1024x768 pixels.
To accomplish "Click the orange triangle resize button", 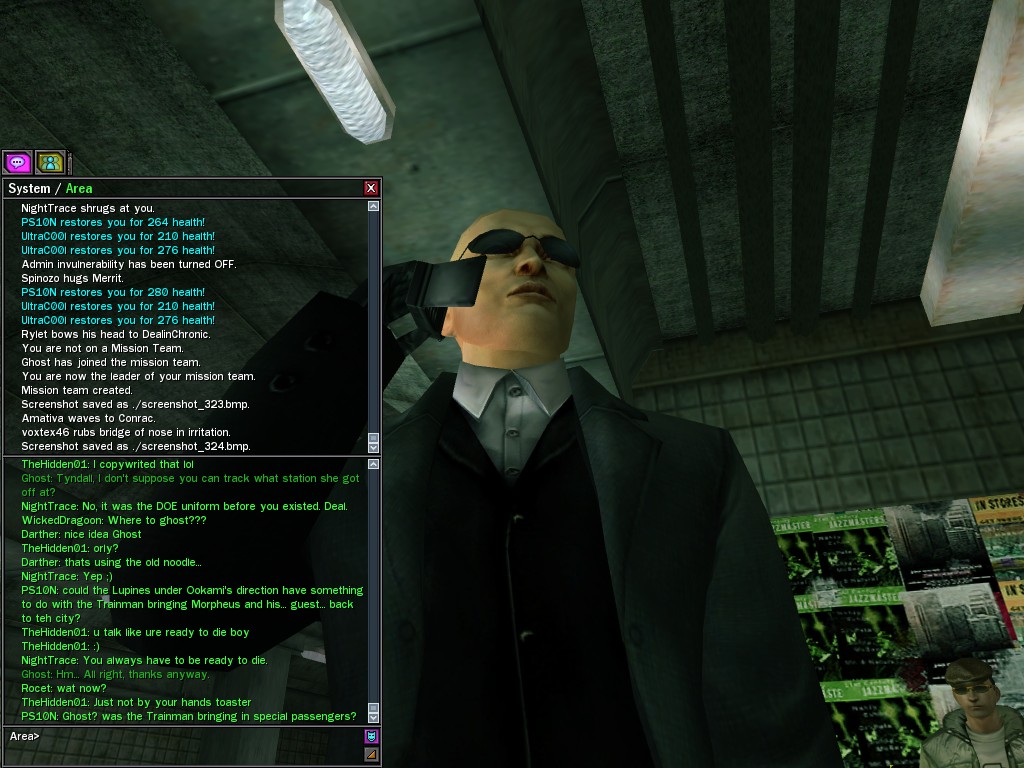I will (371, 754).
